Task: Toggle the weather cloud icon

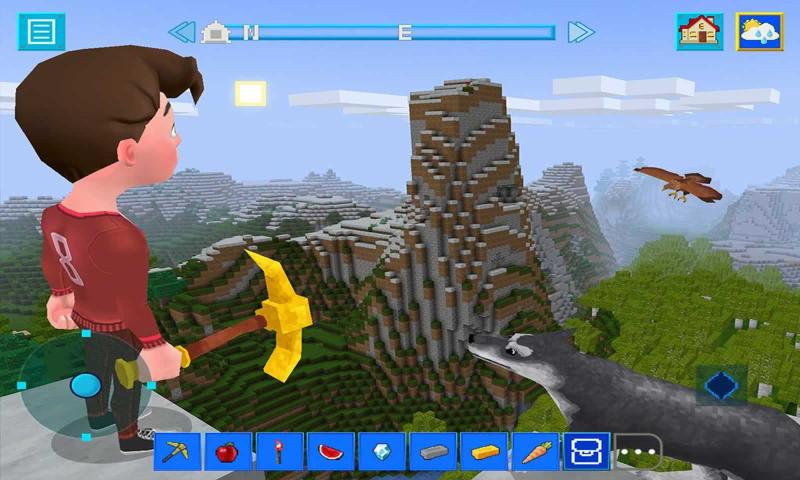Action: (760, 31)
